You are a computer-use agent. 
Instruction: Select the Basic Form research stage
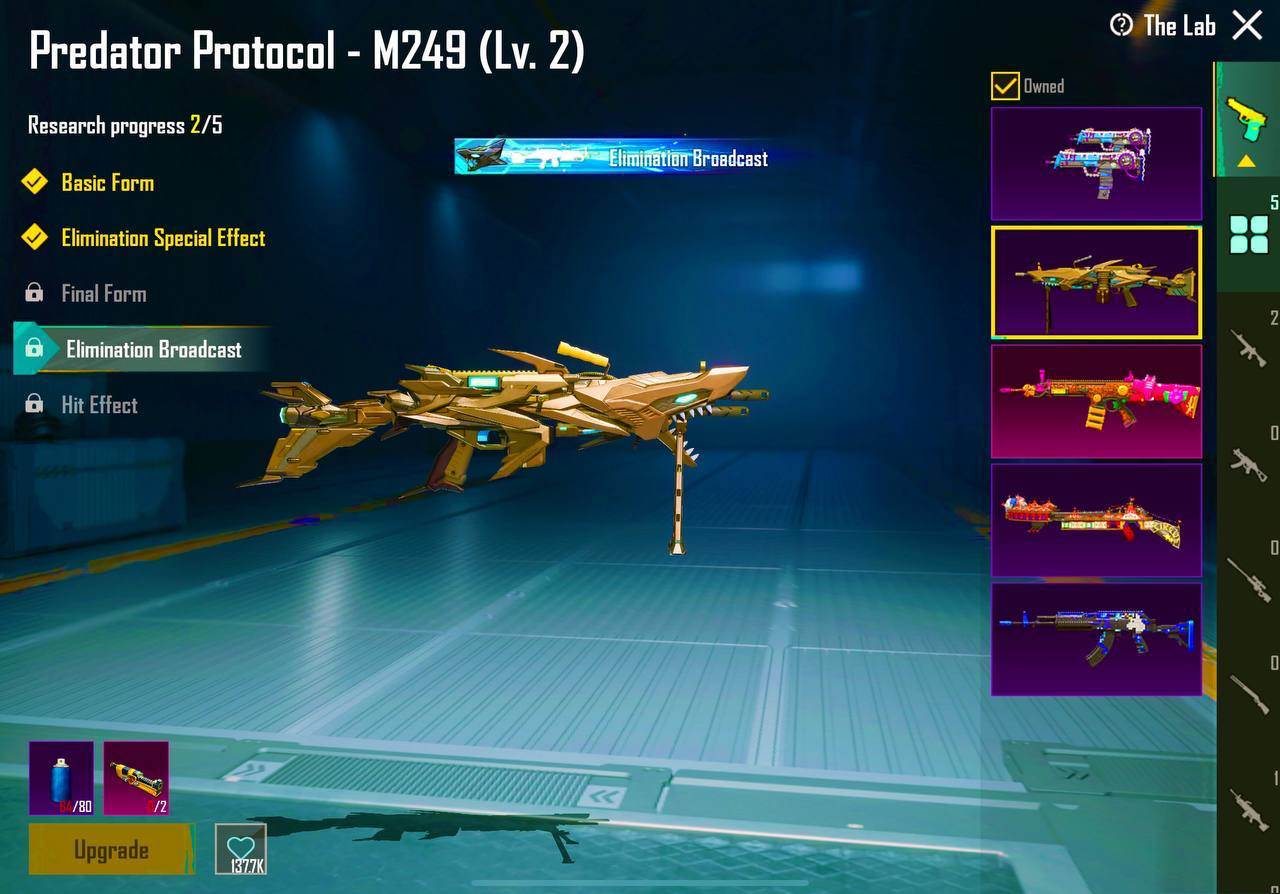107,183
